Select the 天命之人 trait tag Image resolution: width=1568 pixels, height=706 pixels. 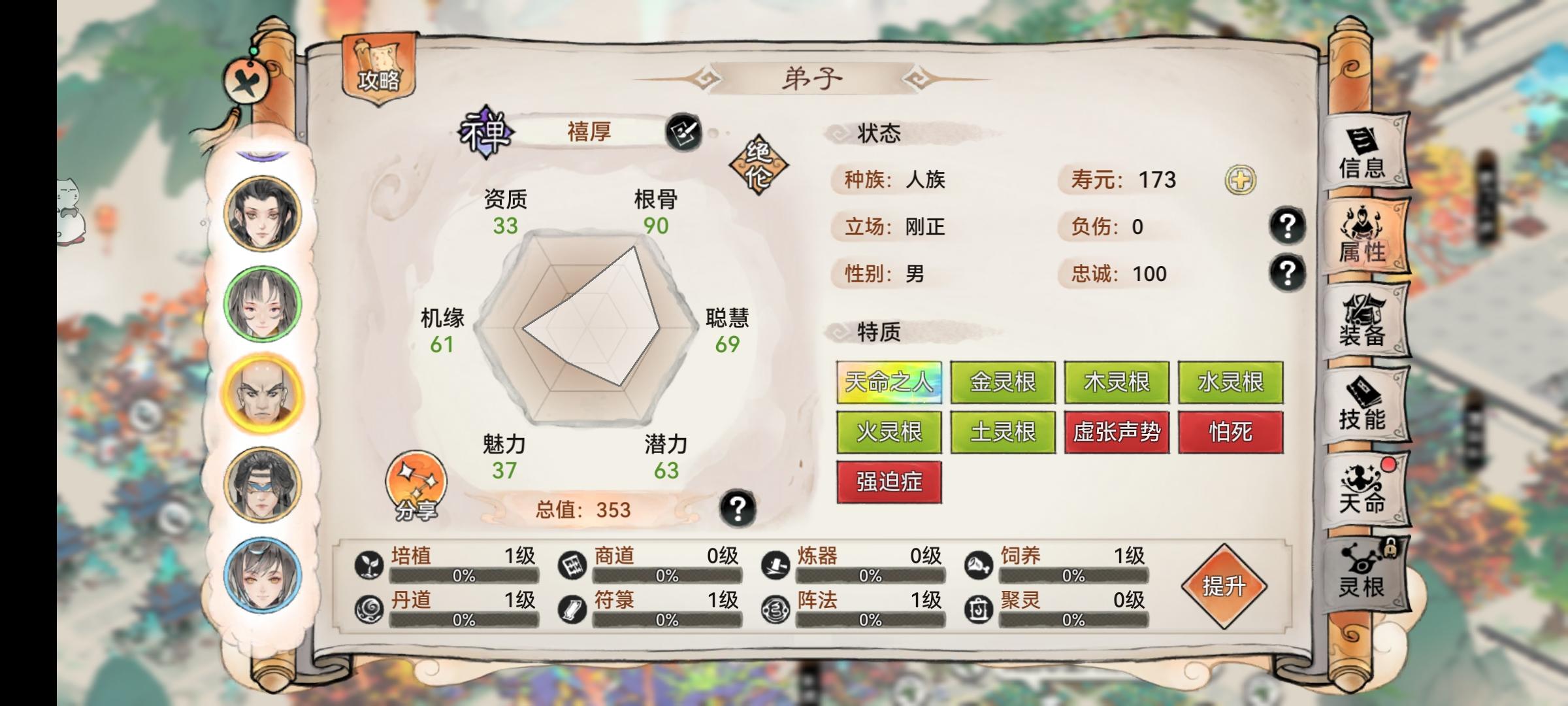click(890, 381)
